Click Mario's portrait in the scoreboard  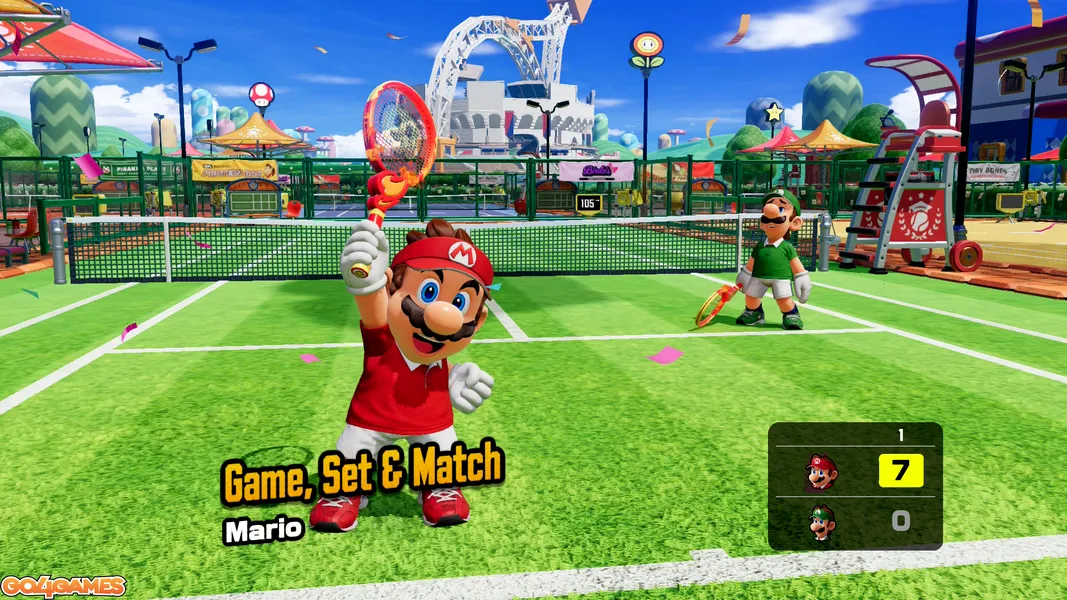pyautogui.click(x=820, y=471)
